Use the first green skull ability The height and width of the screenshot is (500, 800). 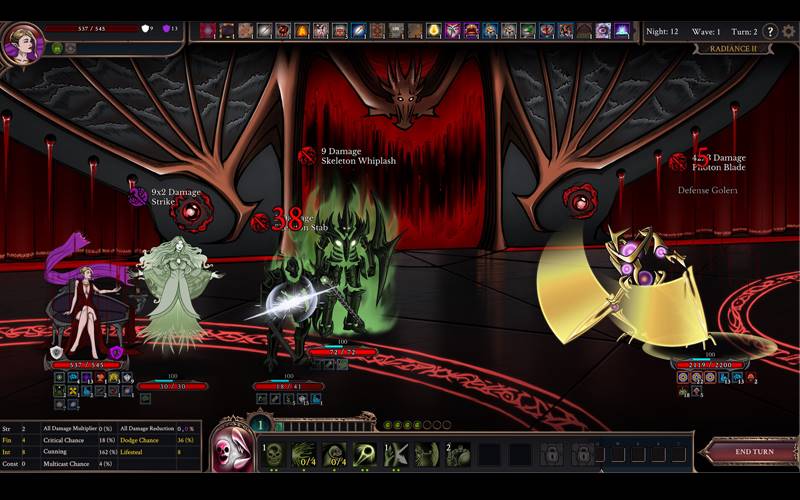pyautogui.click(x=274, y=454)
